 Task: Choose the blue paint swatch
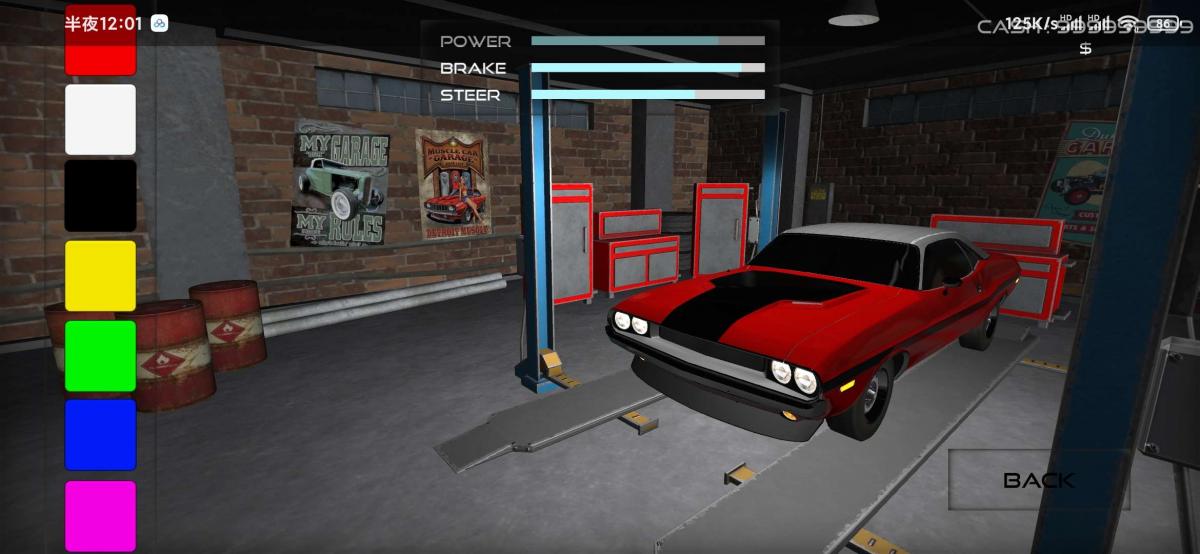(x=100, y=434)
